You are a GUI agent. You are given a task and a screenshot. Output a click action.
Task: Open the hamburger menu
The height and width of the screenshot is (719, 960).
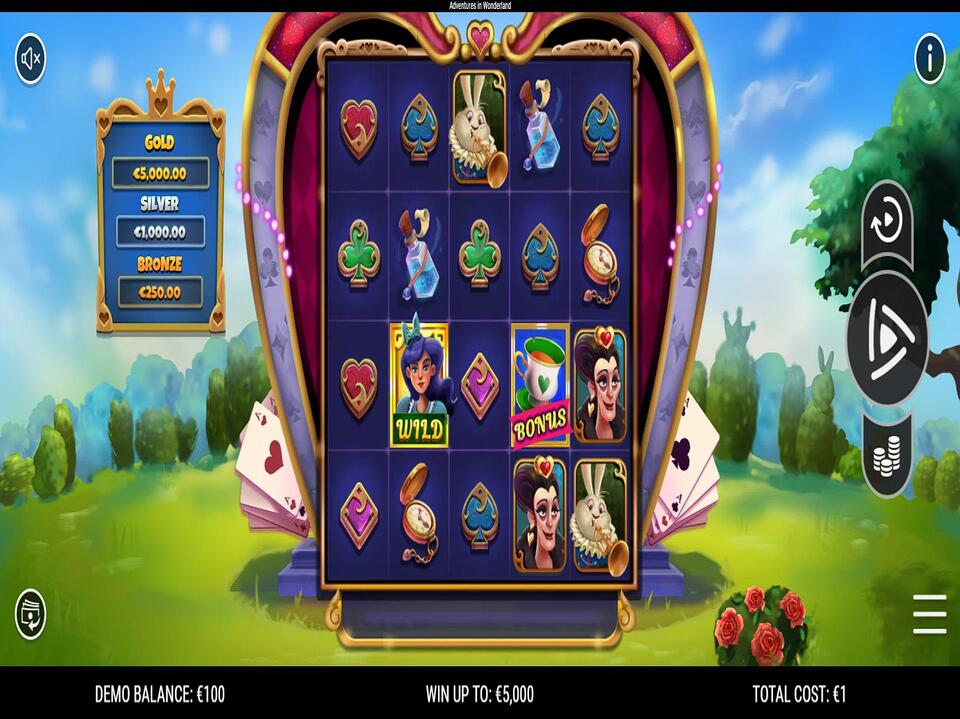tap(929, 614)
